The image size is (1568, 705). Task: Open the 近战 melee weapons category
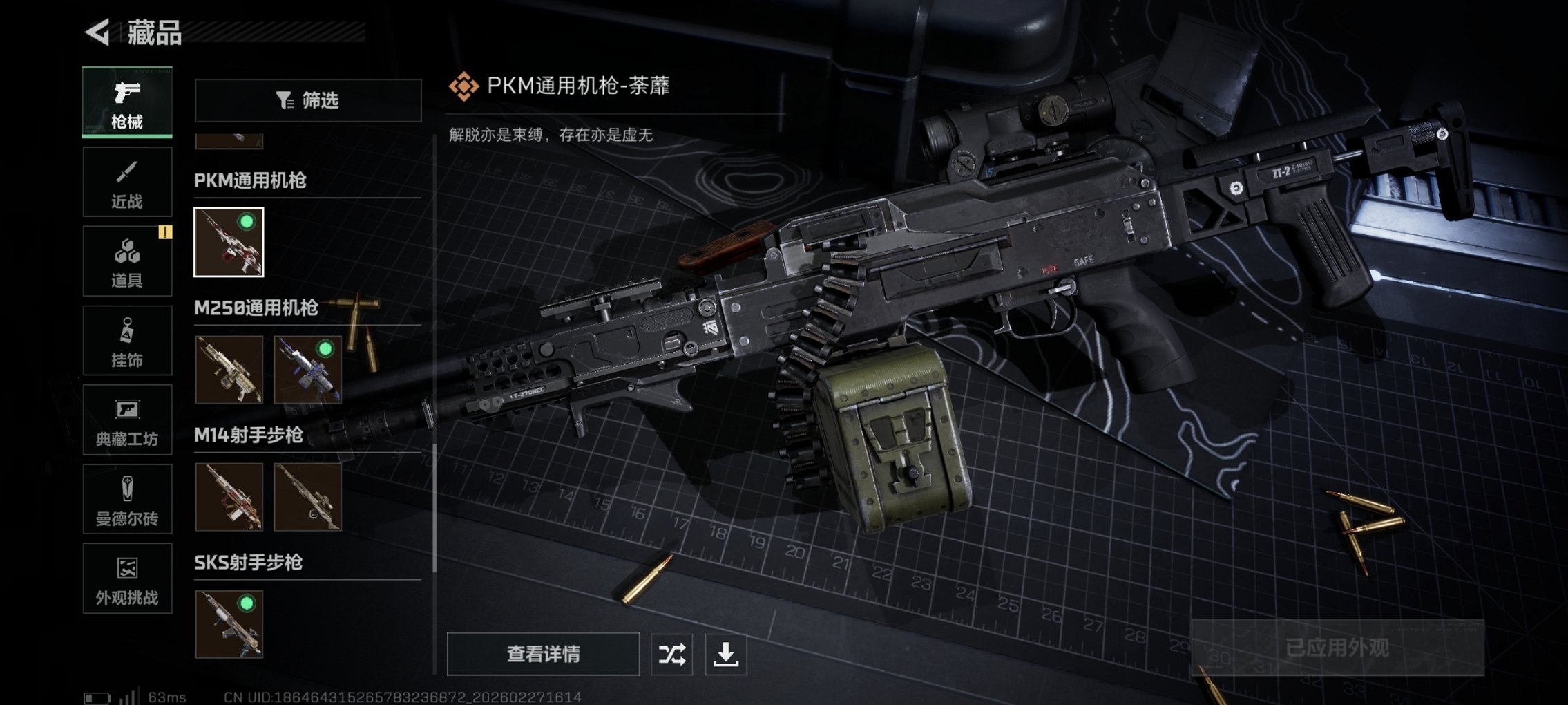tap(126, 182)
